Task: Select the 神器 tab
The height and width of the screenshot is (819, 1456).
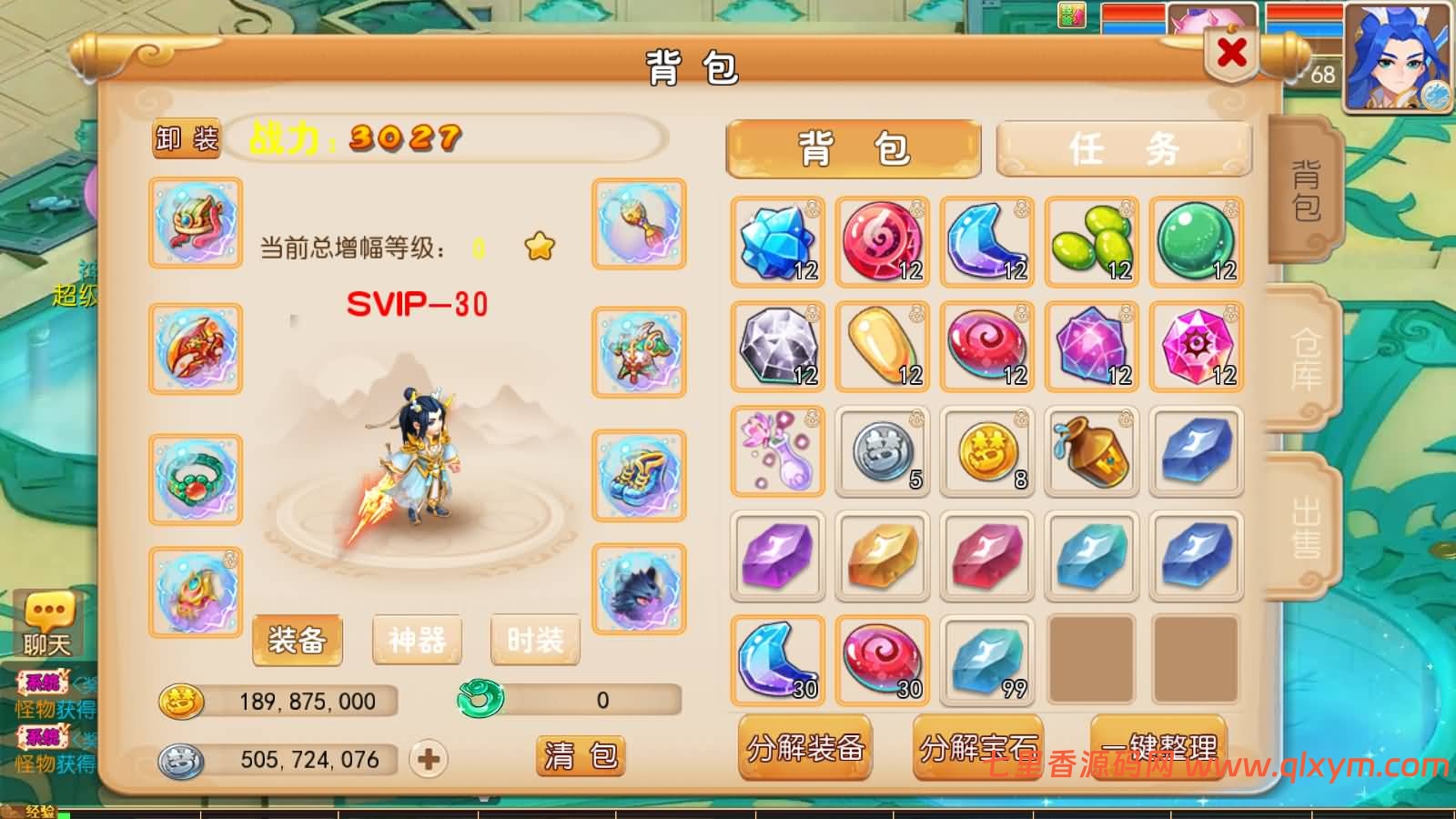Action: click(x=417, y=640)
